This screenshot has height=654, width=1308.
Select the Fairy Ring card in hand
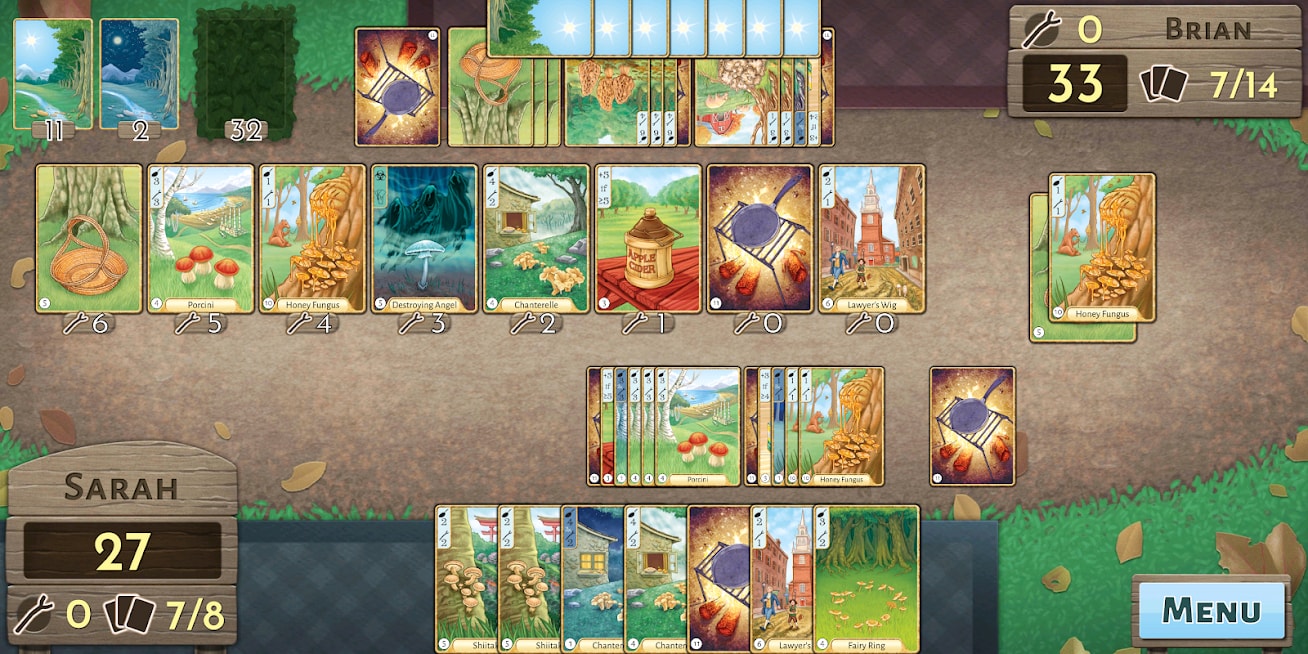(867, 578)
